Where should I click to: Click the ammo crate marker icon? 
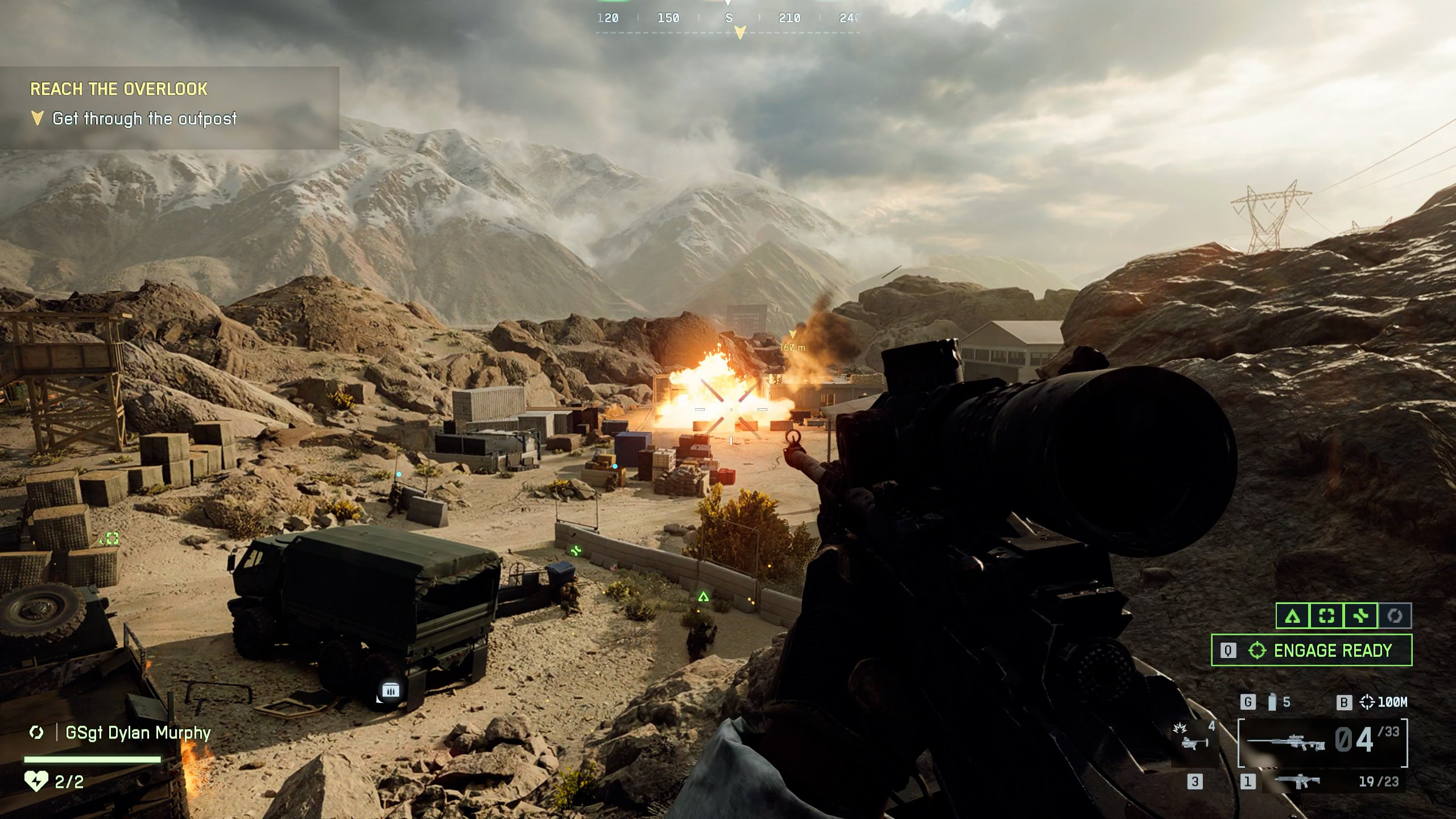point(390,690)
